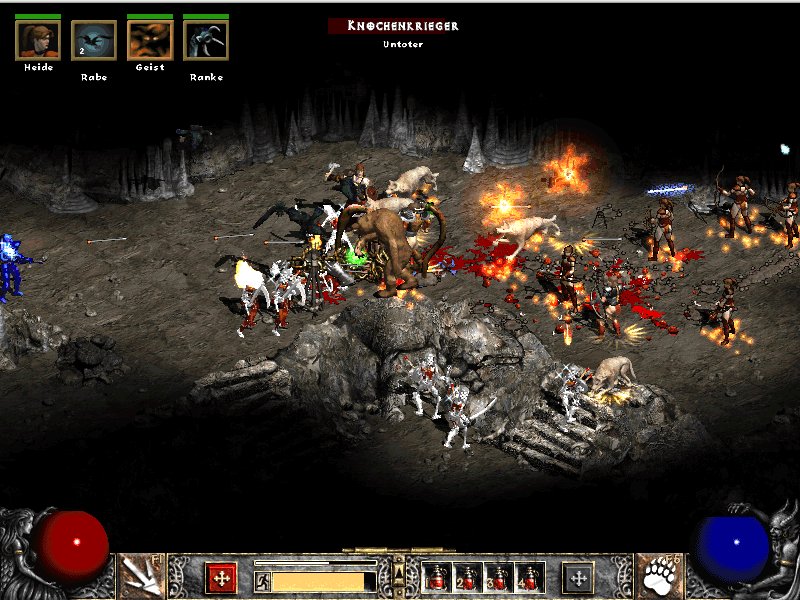Image resolution: width=800 pixels, height=600 pixels.
Task: Click the red new stat points button
Action: [221, 577]
